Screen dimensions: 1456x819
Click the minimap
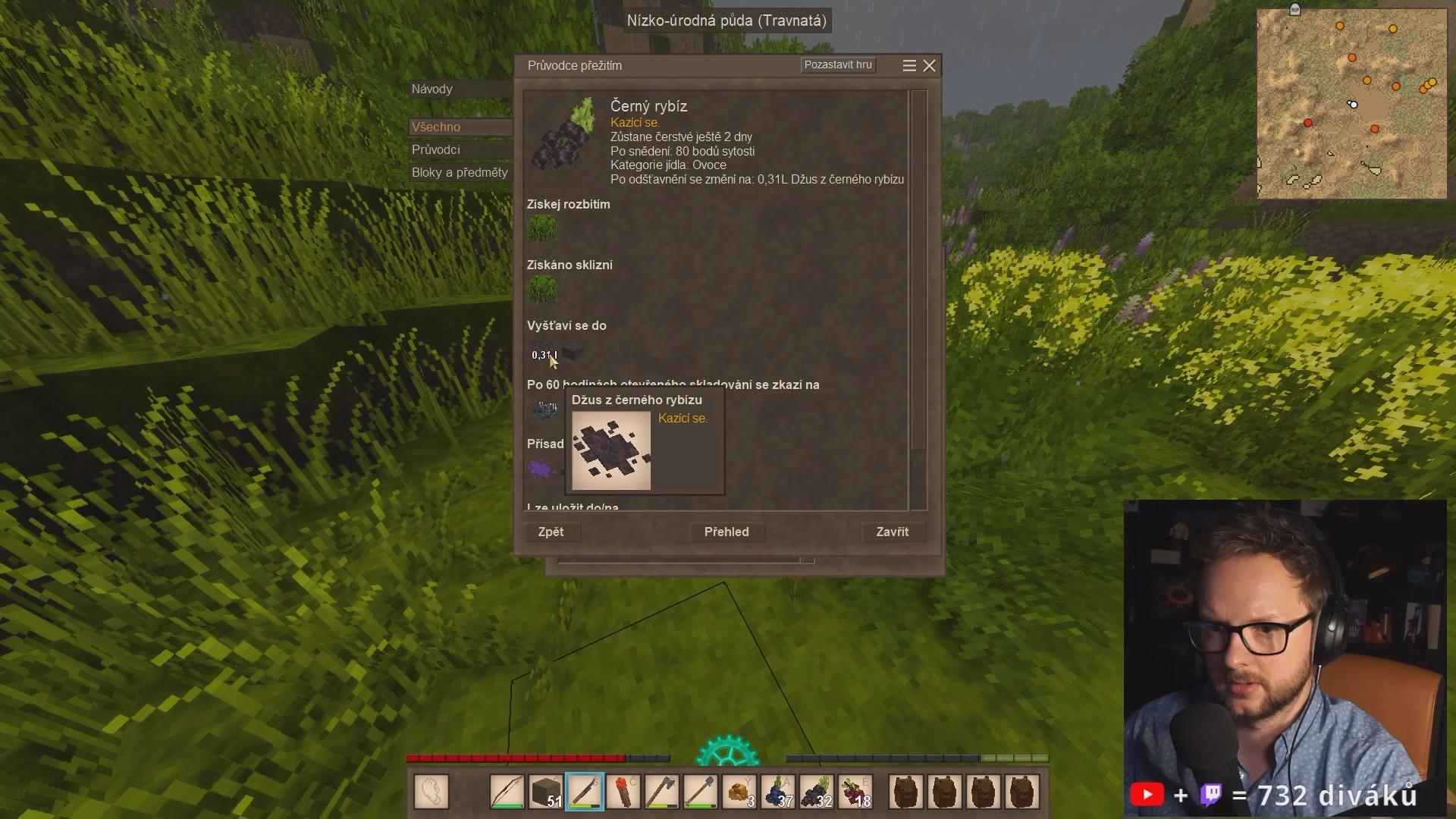click(x=1351, y=104)
